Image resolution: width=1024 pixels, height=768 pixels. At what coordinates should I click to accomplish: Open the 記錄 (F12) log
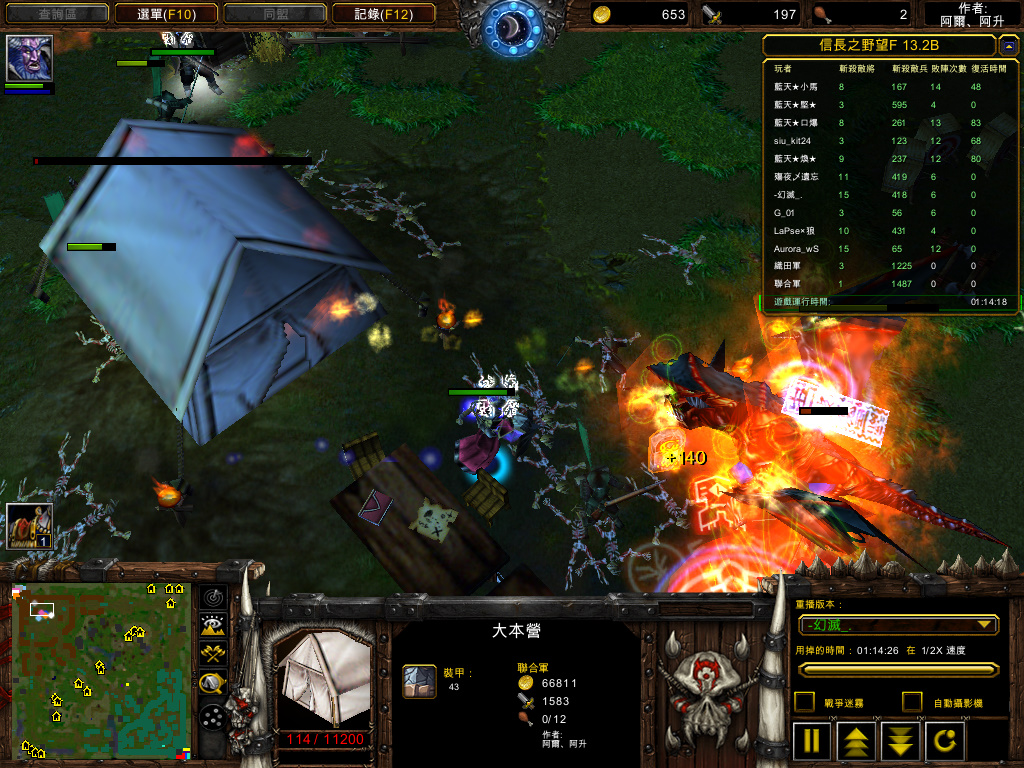[x=383, y=14]
